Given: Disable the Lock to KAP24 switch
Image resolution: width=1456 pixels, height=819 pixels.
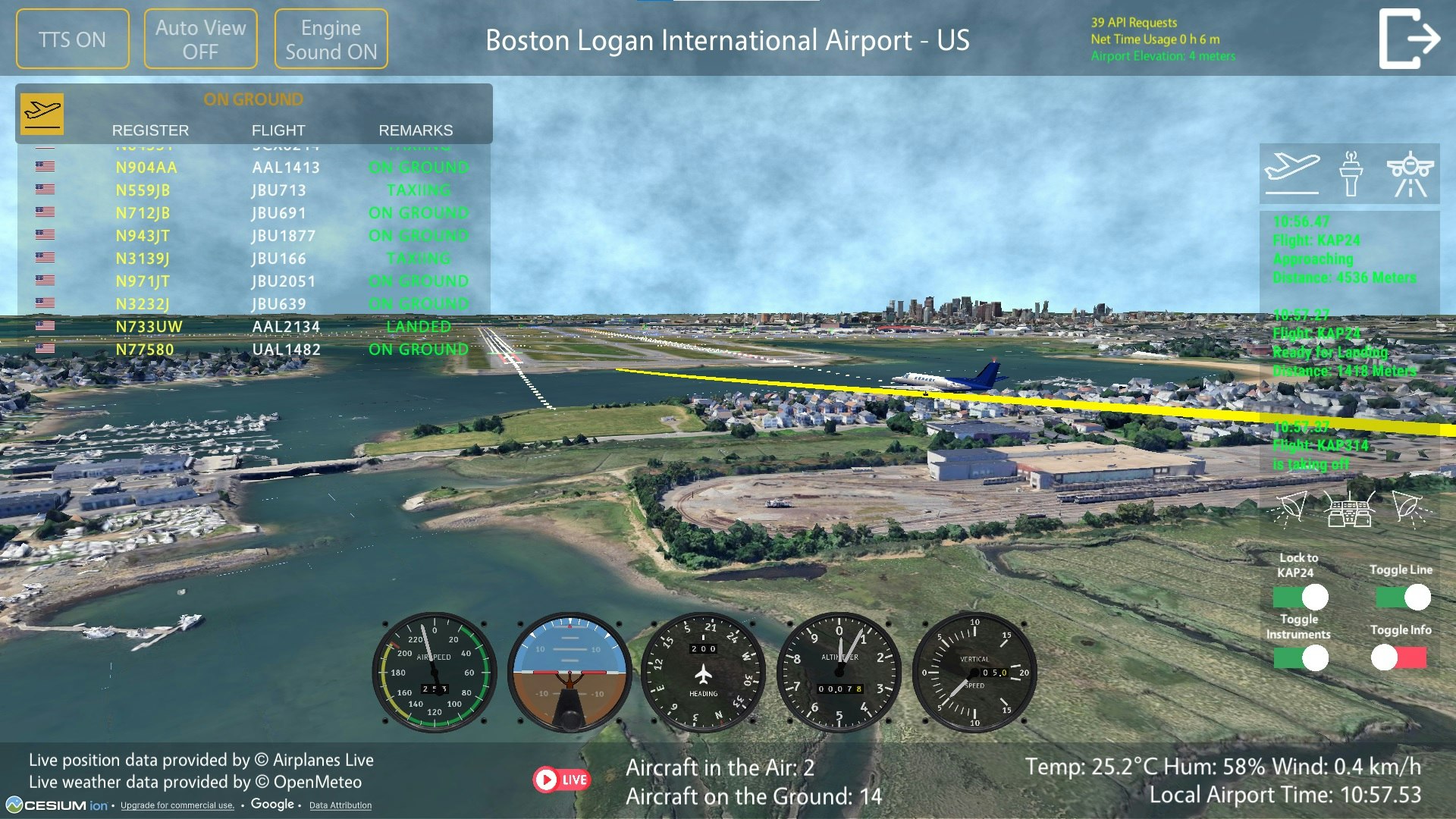Looking at the screenshot, I should [x=1300, y=595].
